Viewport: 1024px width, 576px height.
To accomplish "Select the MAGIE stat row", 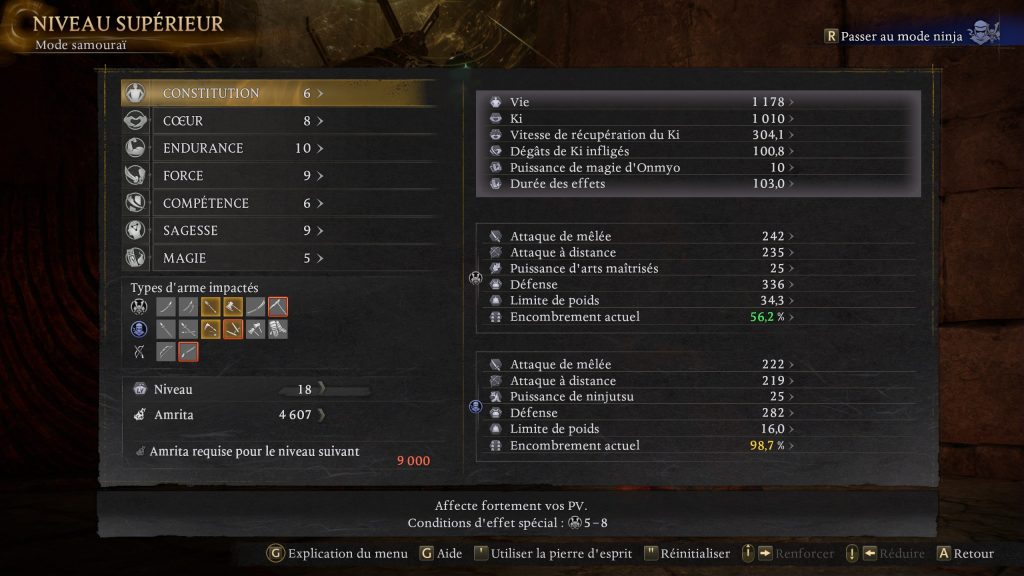I will (278, 258).
